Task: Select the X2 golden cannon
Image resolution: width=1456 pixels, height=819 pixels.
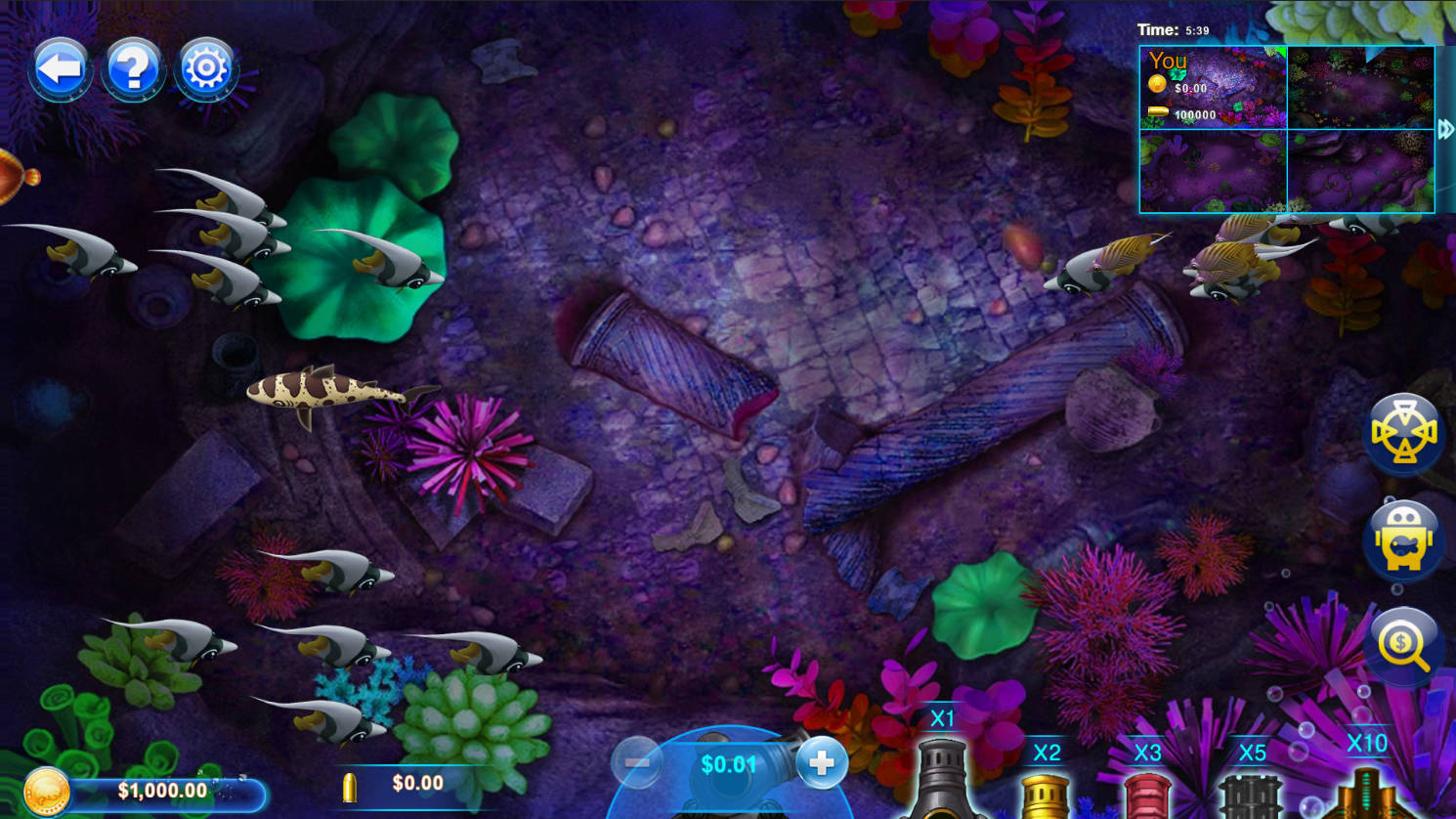Action: [x=1046, y=792]
